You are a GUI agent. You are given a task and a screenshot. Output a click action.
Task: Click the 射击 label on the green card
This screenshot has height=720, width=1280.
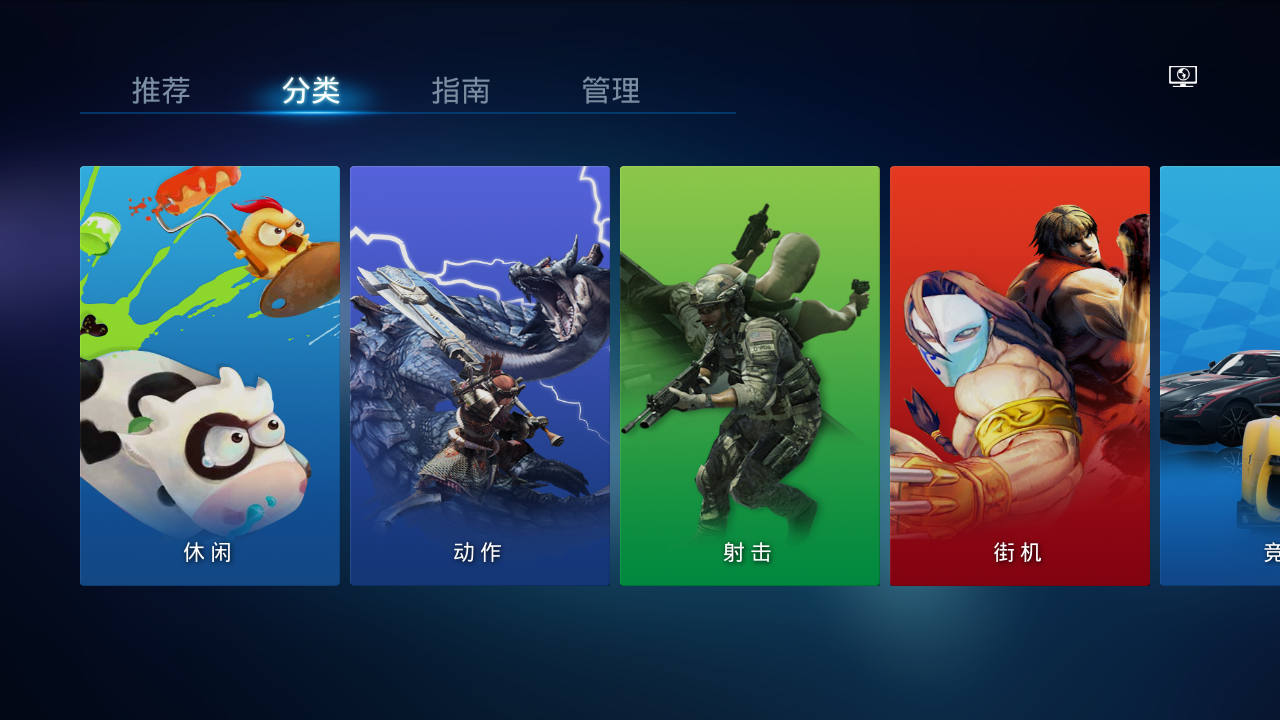pyautogui.click(x=748, y=552)
